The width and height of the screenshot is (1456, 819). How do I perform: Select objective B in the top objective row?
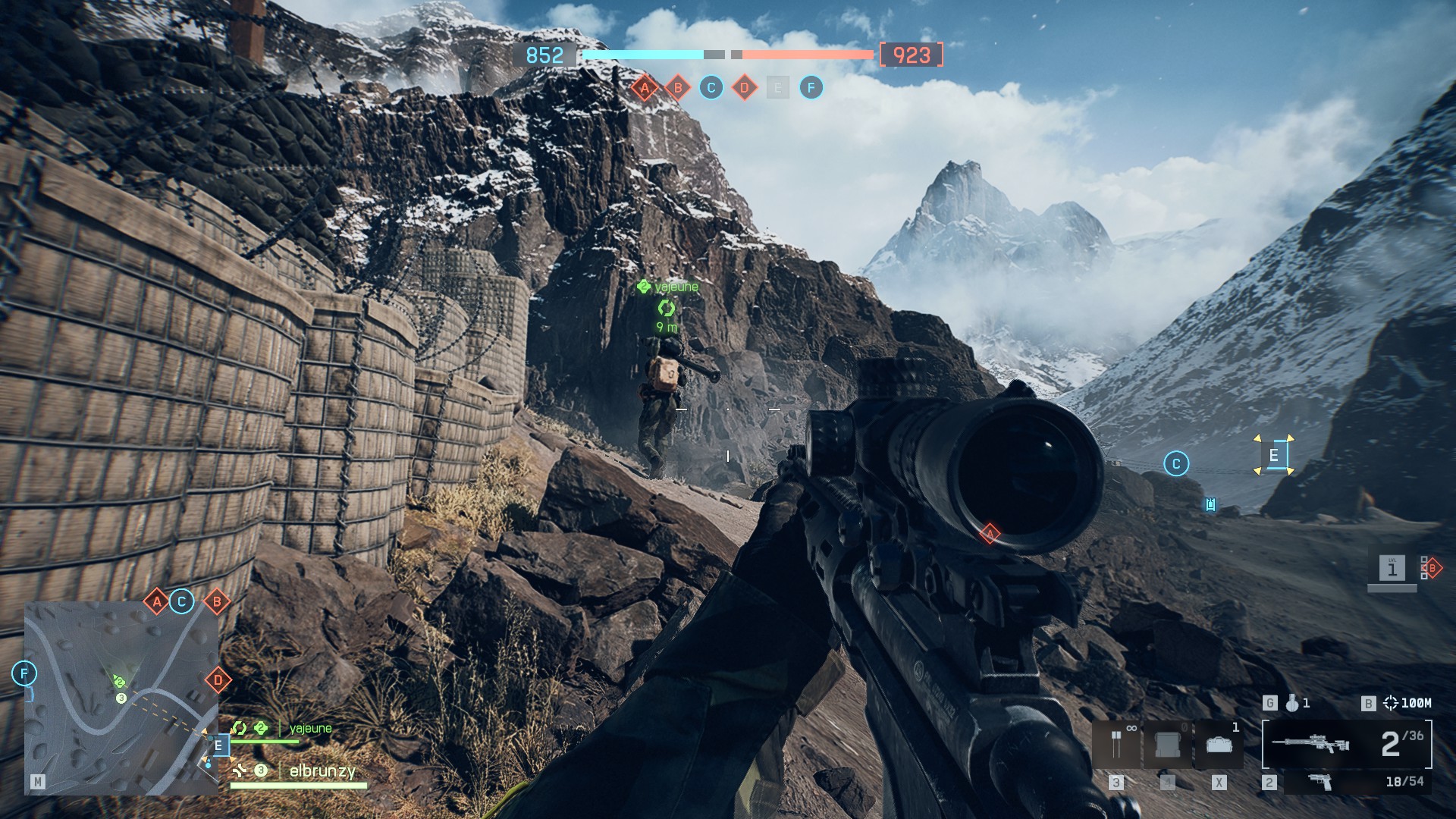pos(678,88)
